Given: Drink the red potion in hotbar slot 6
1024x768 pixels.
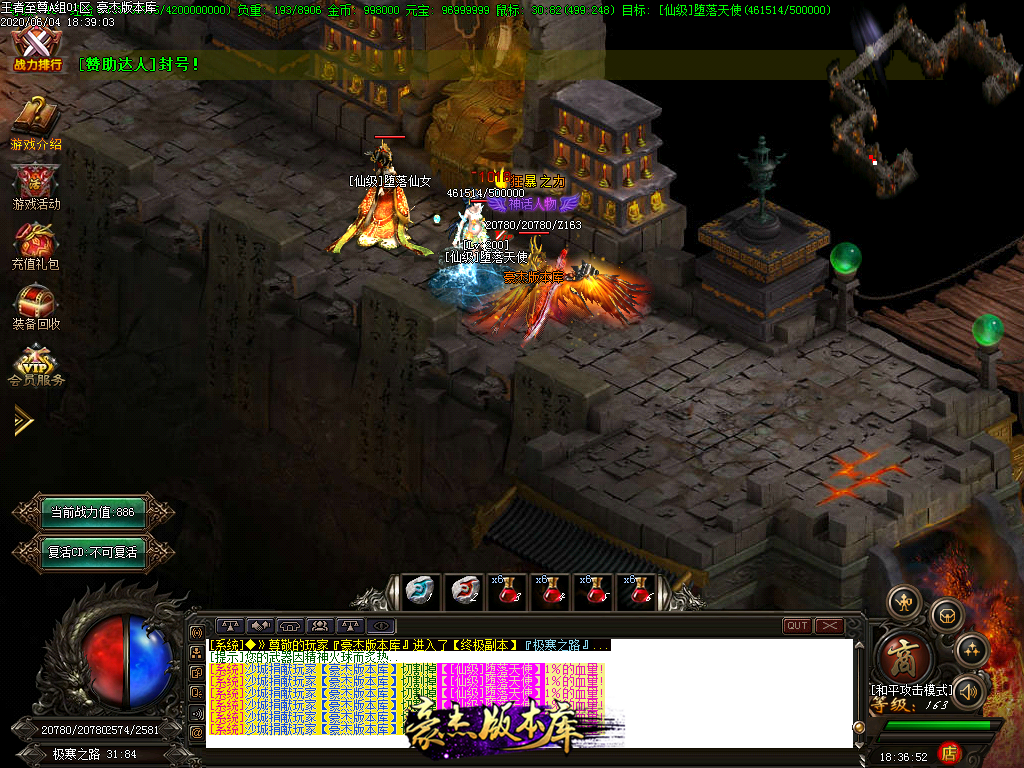Looking at the screenshot, I should click(x=636, y=591).
